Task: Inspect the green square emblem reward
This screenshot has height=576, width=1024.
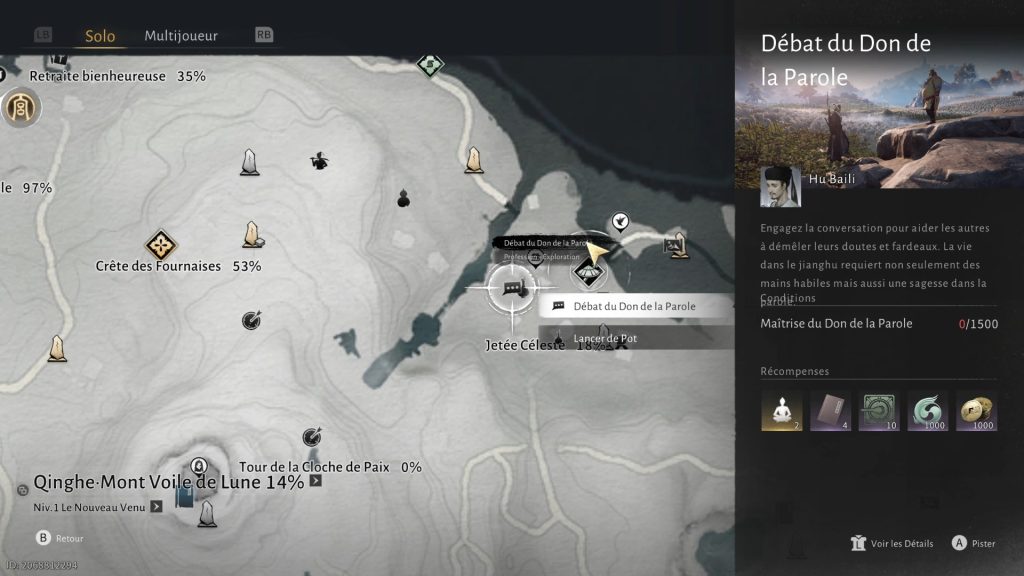Action: (879, 411)
